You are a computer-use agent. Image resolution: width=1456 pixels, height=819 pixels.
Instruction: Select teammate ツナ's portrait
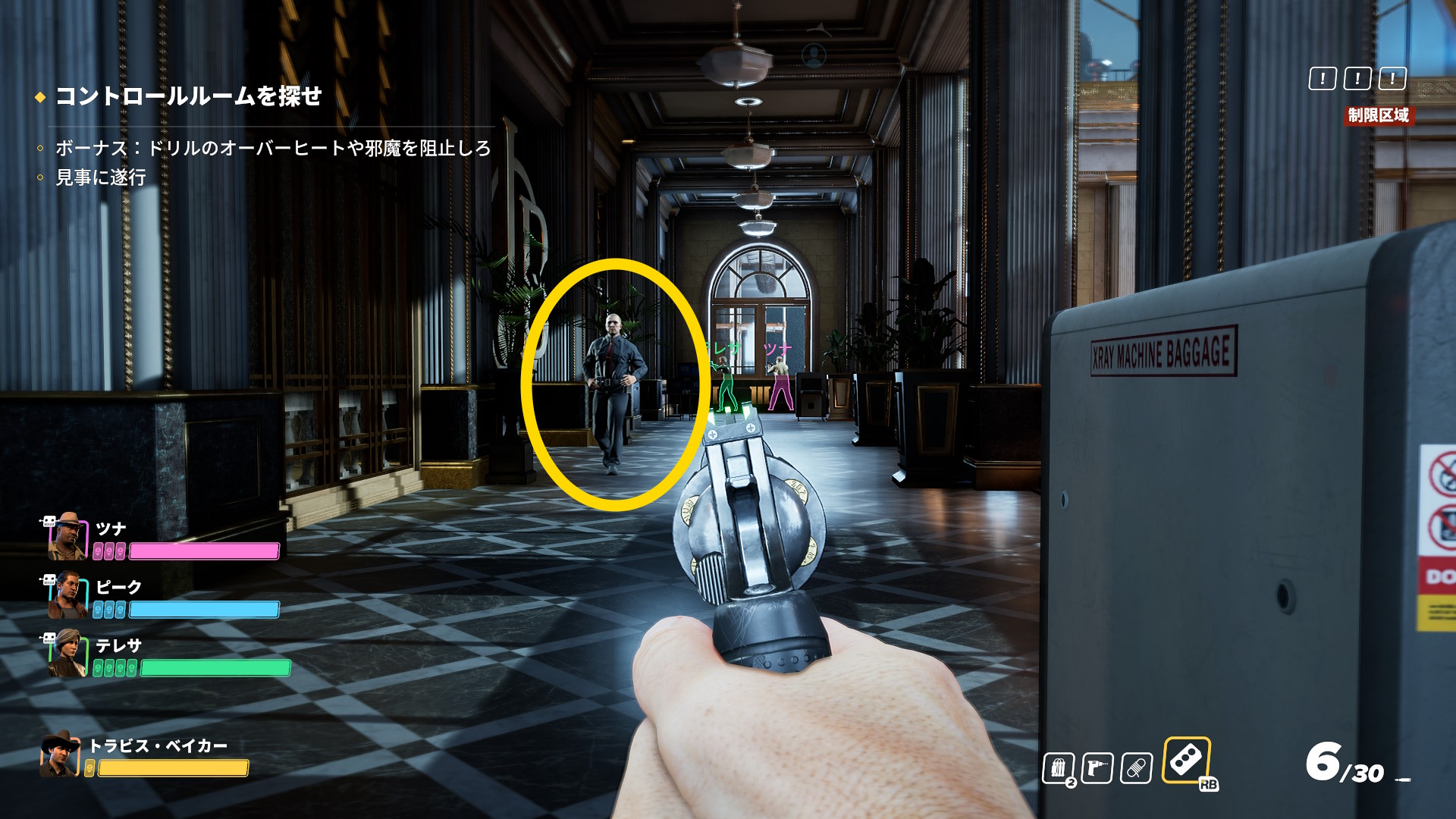(x=67, y=536)
